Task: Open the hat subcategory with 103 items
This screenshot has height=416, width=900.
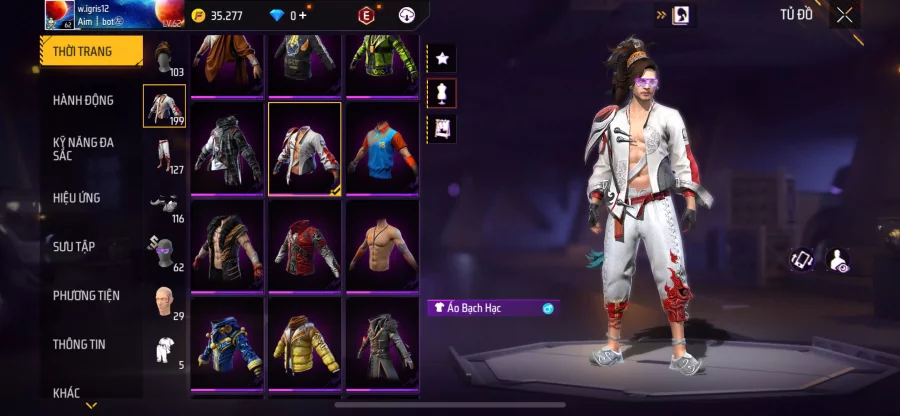Action: (x=165, y=57)
